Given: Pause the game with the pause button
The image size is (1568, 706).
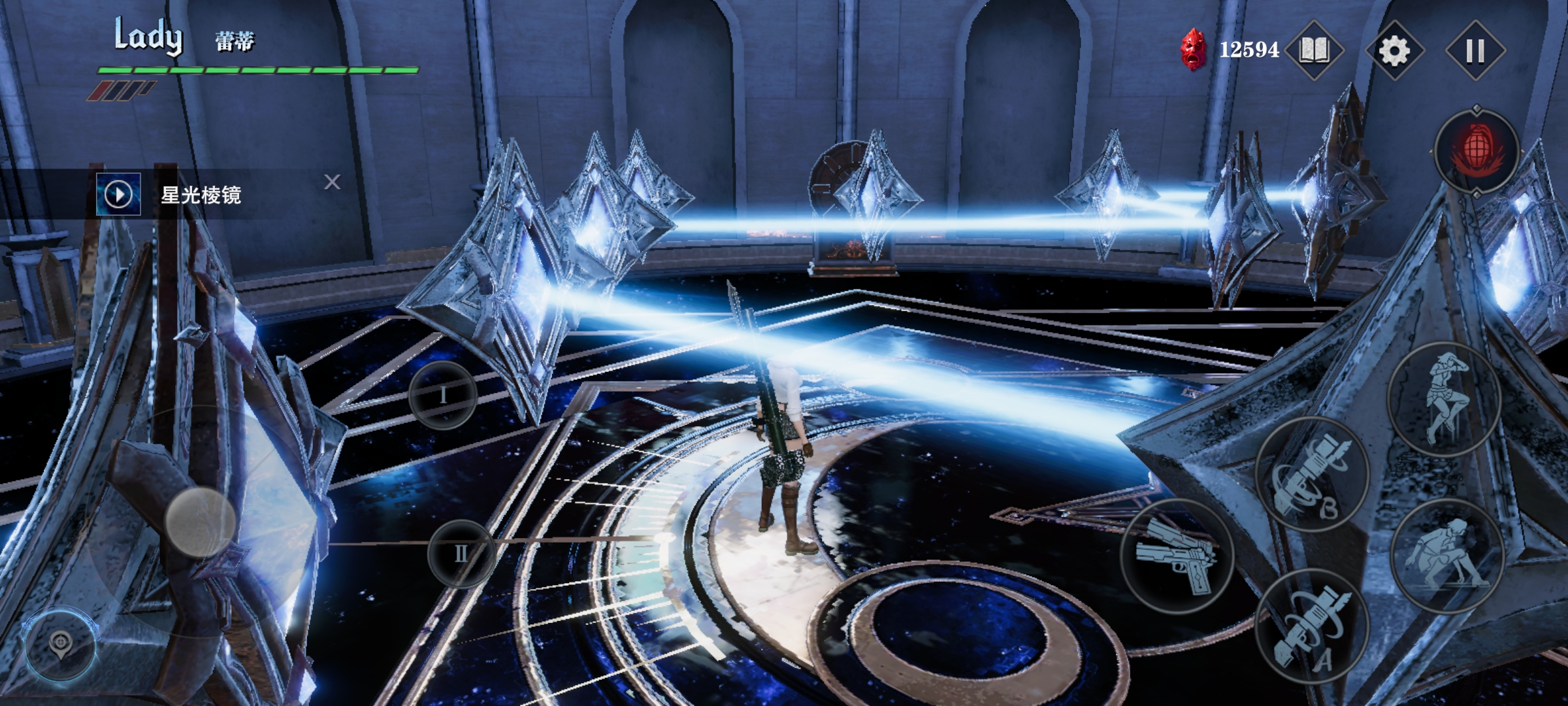Looking at the screenshot, I should point(1475,50).
